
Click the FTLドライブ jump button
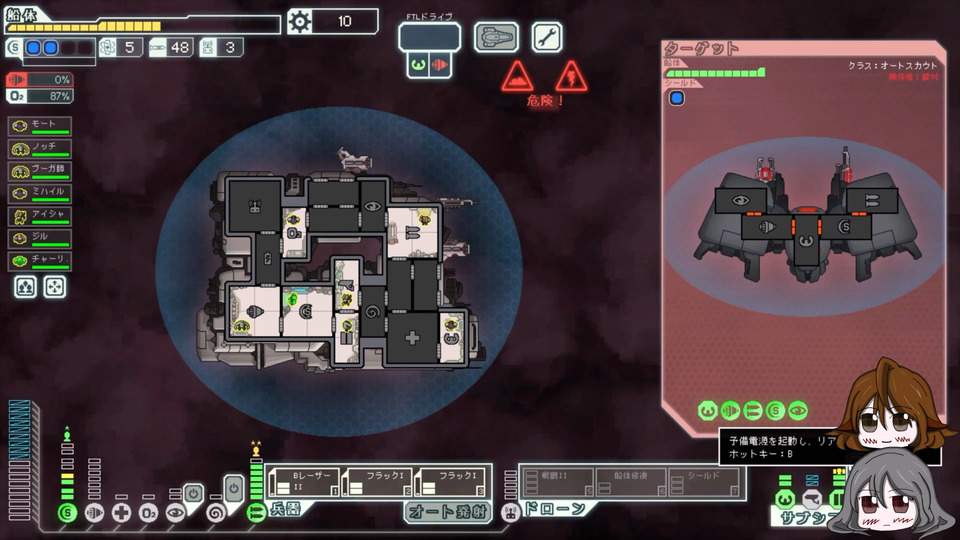click(x=429, y=38)
